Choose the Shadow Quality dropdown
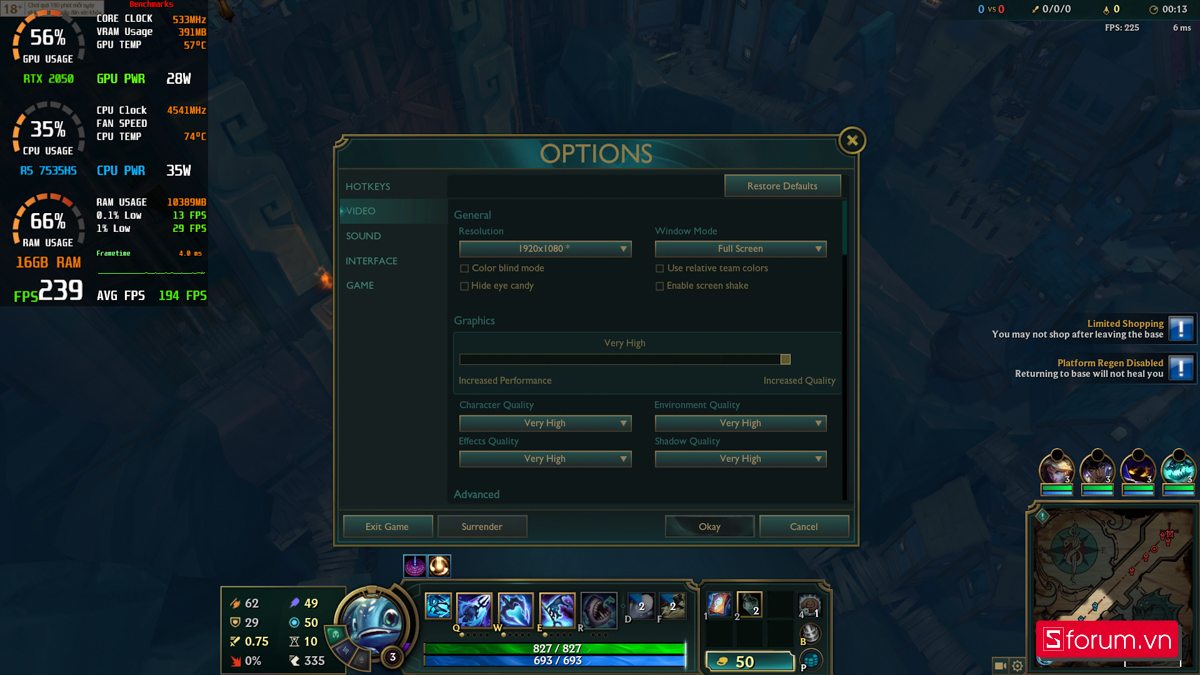Screen dimensions: 1200x675 [740, 459]
